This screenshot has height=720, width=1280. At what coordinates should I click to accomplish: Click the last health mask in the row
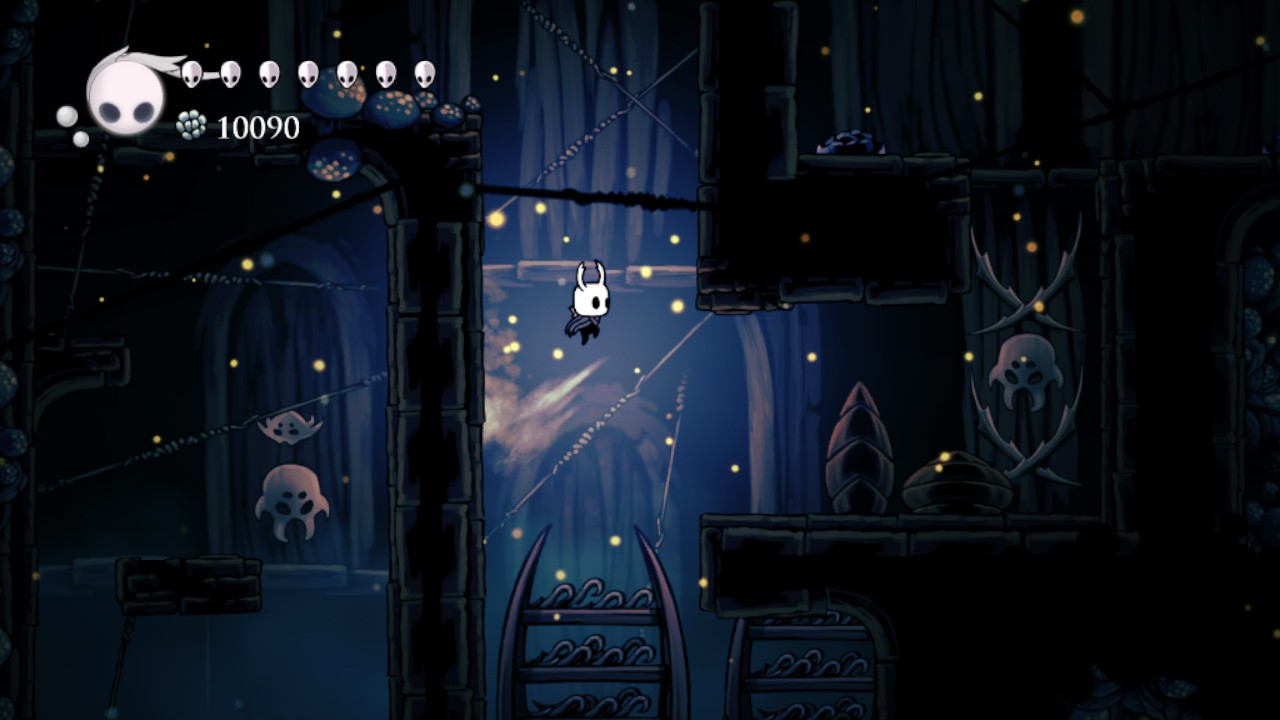pyautogui.click(x=425, y=70)
